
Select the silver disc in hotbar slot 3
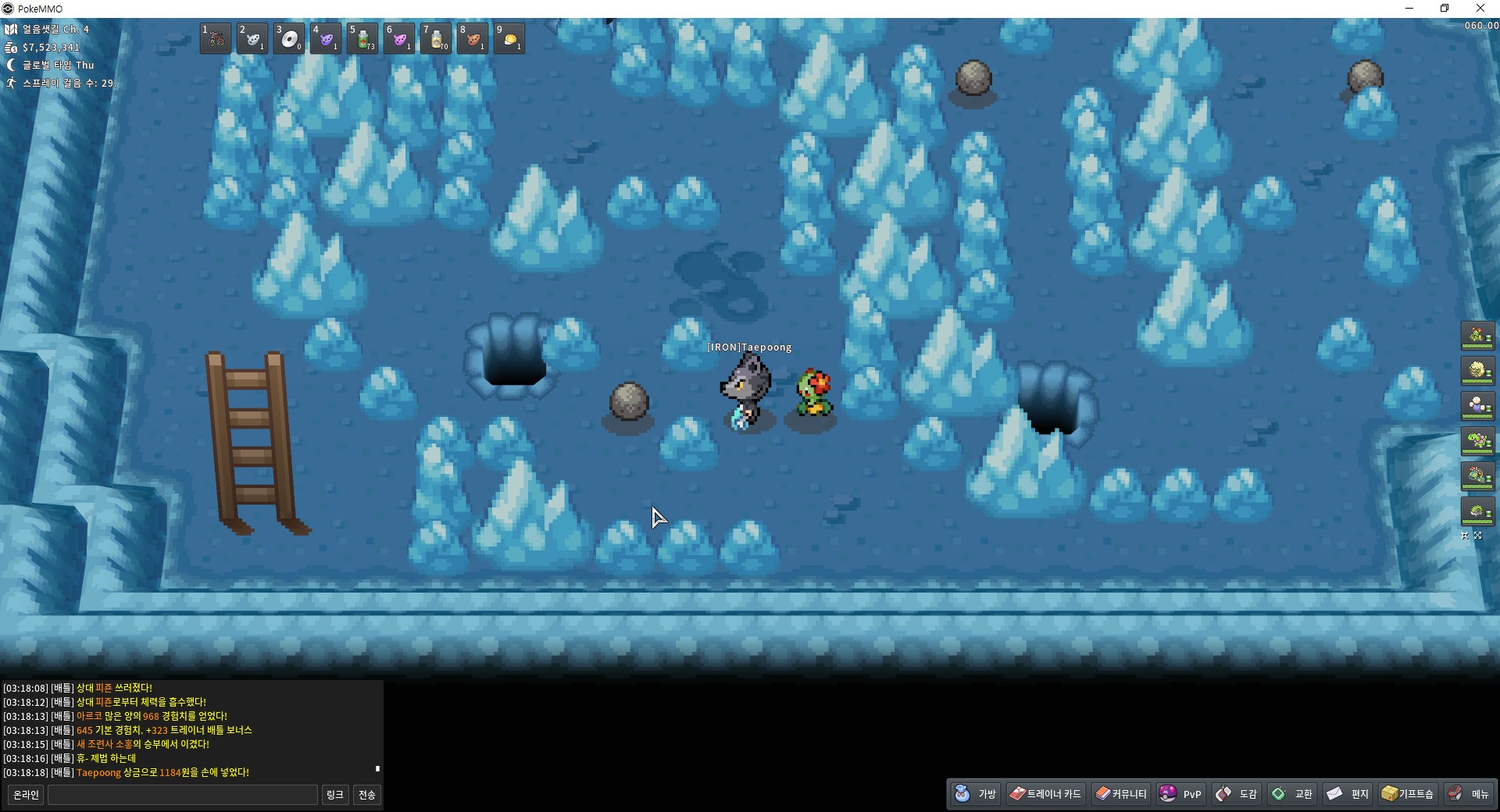289,38
